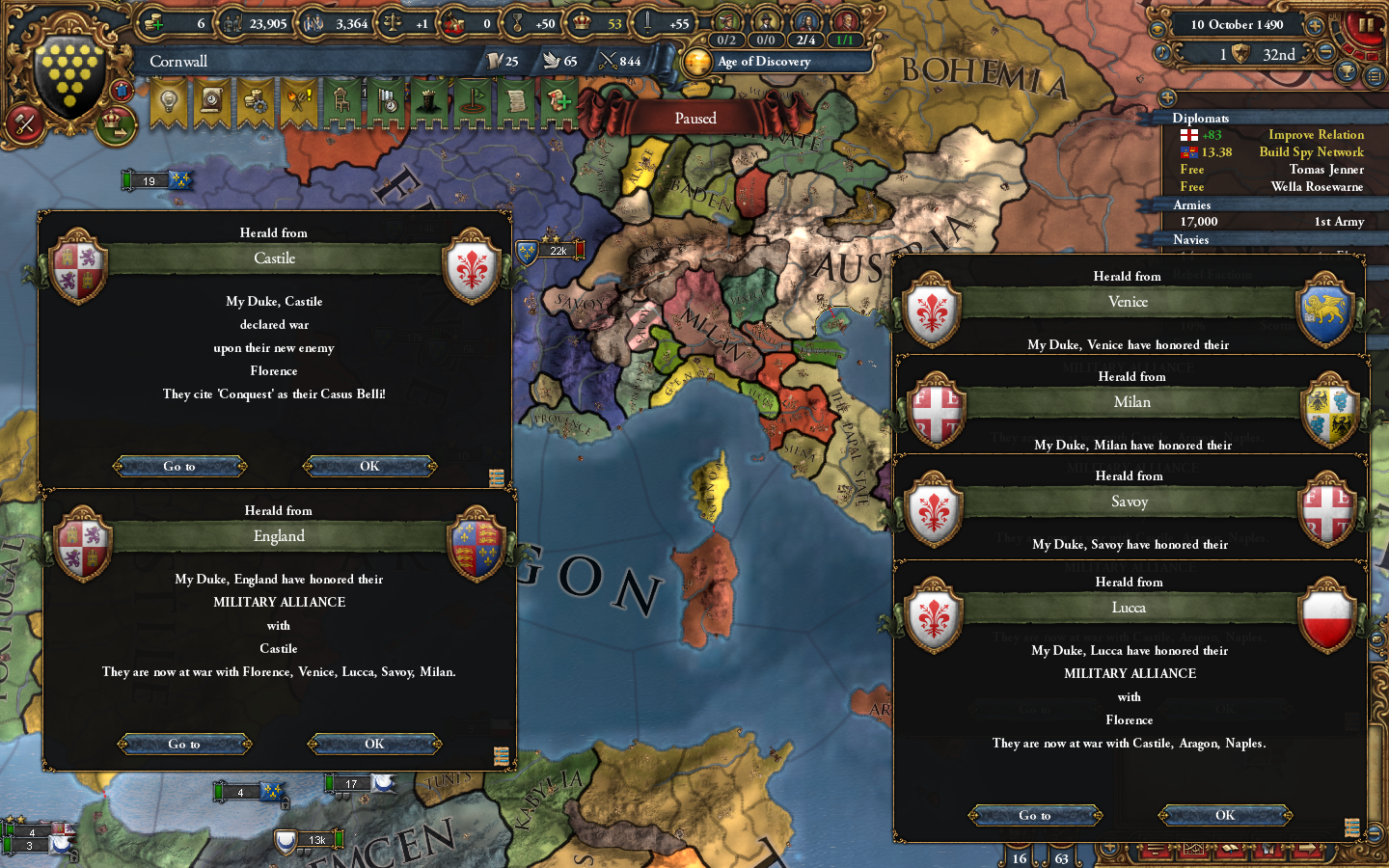This screenshot has width=1389, height=868.
Task: Open the help book icon near the minimap
Action: pyautogui.click(x=1231, y=849)
